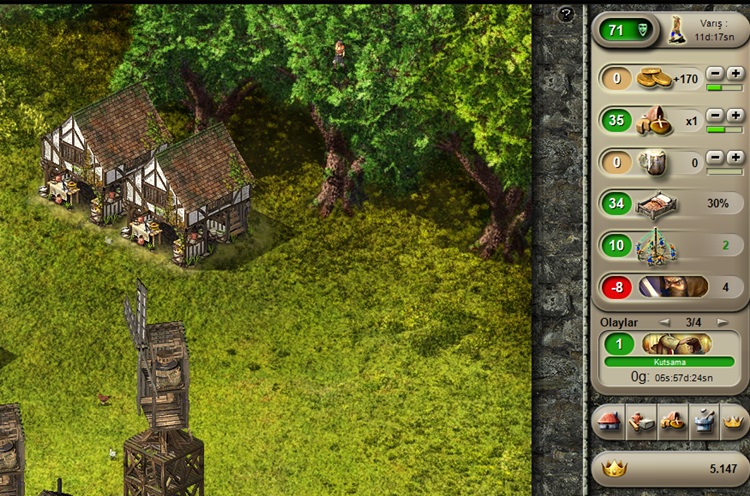Open the mortar and pestle building category
The width and height of the screenshot is (750, 496).
coord(703,422)
